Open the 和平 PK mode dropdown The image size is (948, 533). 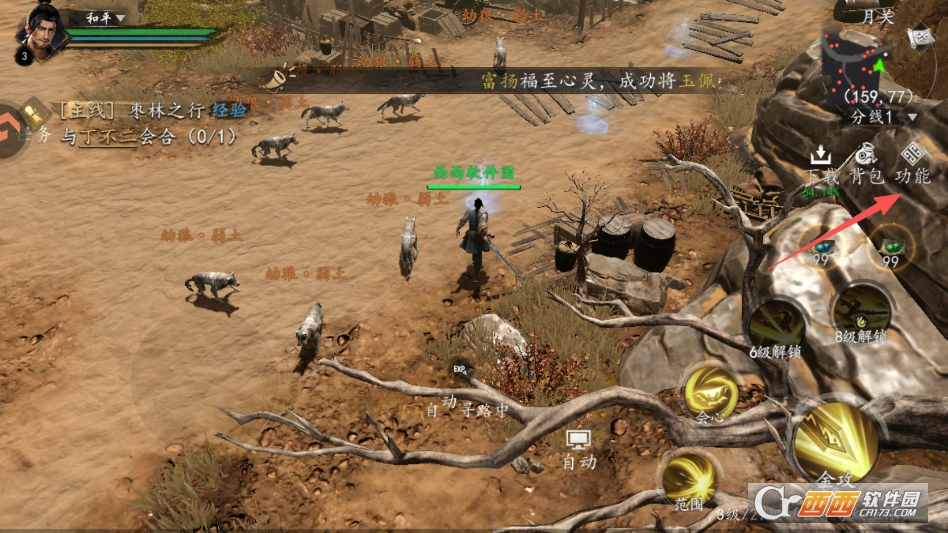pos(106,18)
